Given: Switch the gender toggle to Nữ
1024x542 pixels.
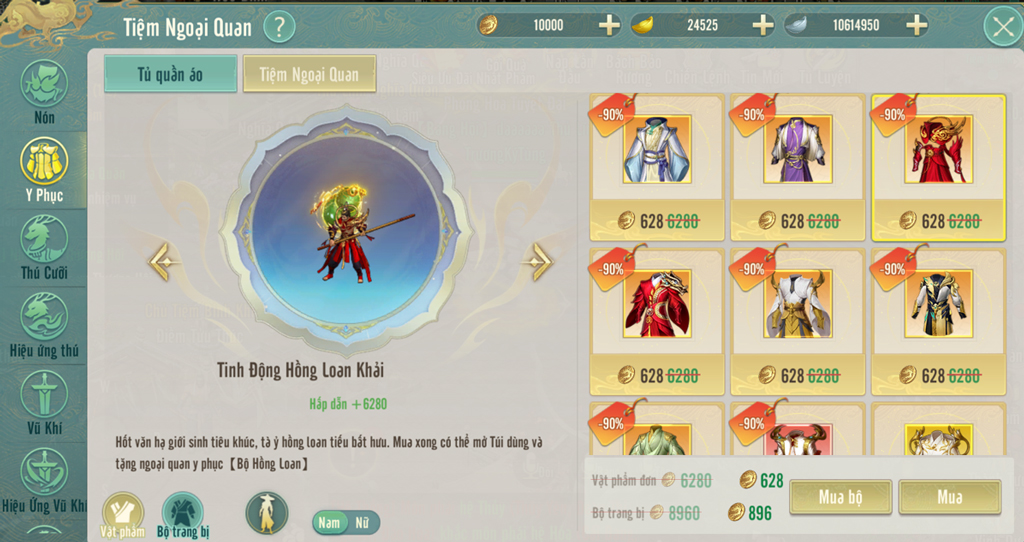Looking at the screenshot, I should tap(361, 522).
